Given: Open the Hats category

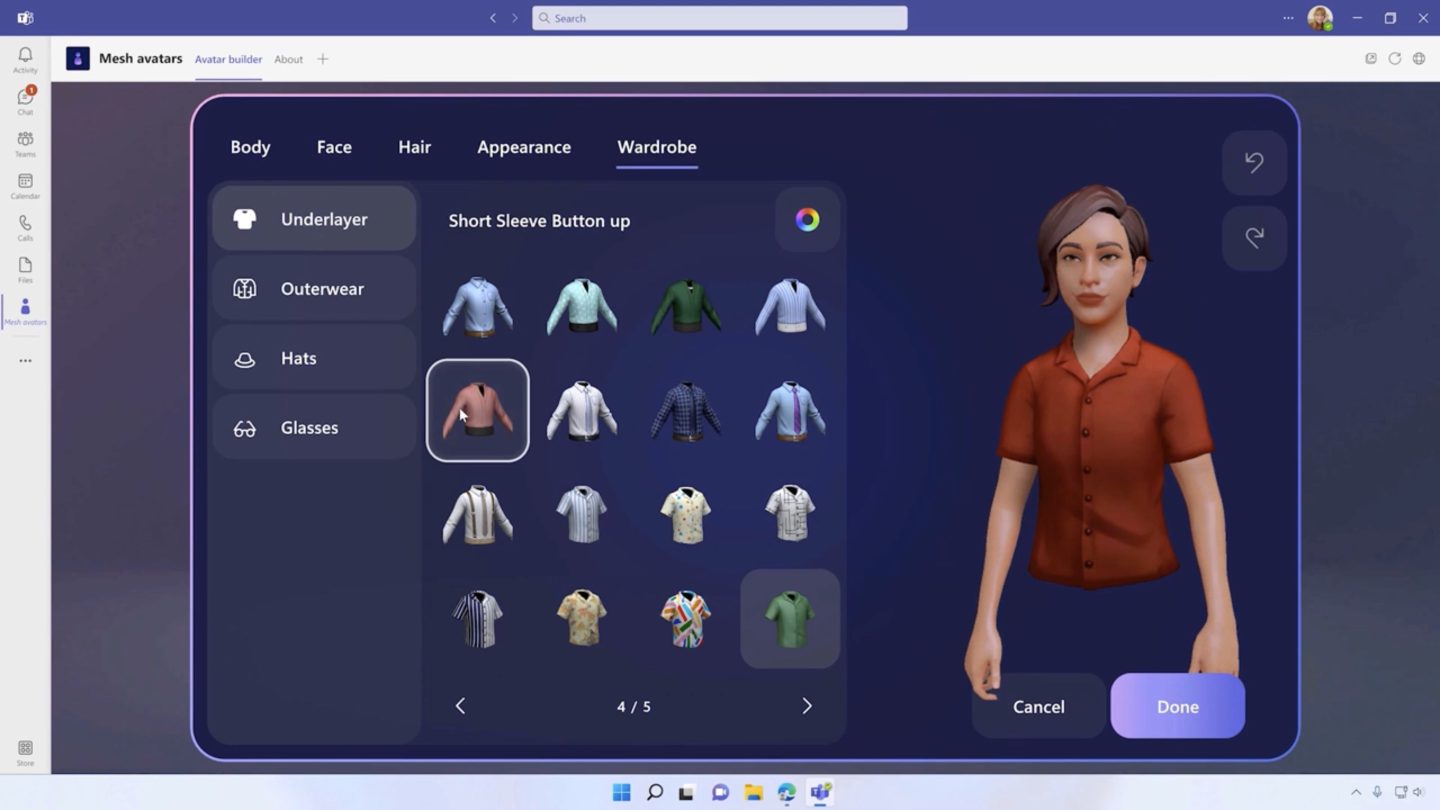Looking at the screenshot, I should 313,357.
